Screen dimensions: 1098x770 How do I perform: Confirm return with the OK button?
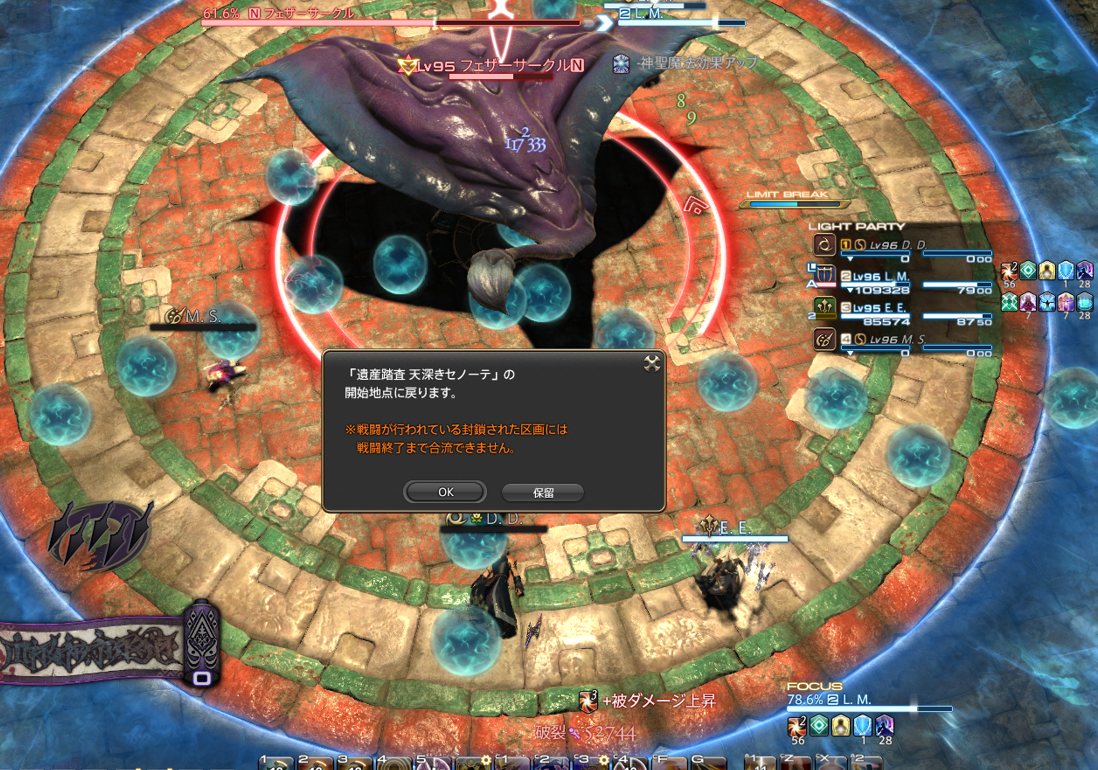point(445,492)
